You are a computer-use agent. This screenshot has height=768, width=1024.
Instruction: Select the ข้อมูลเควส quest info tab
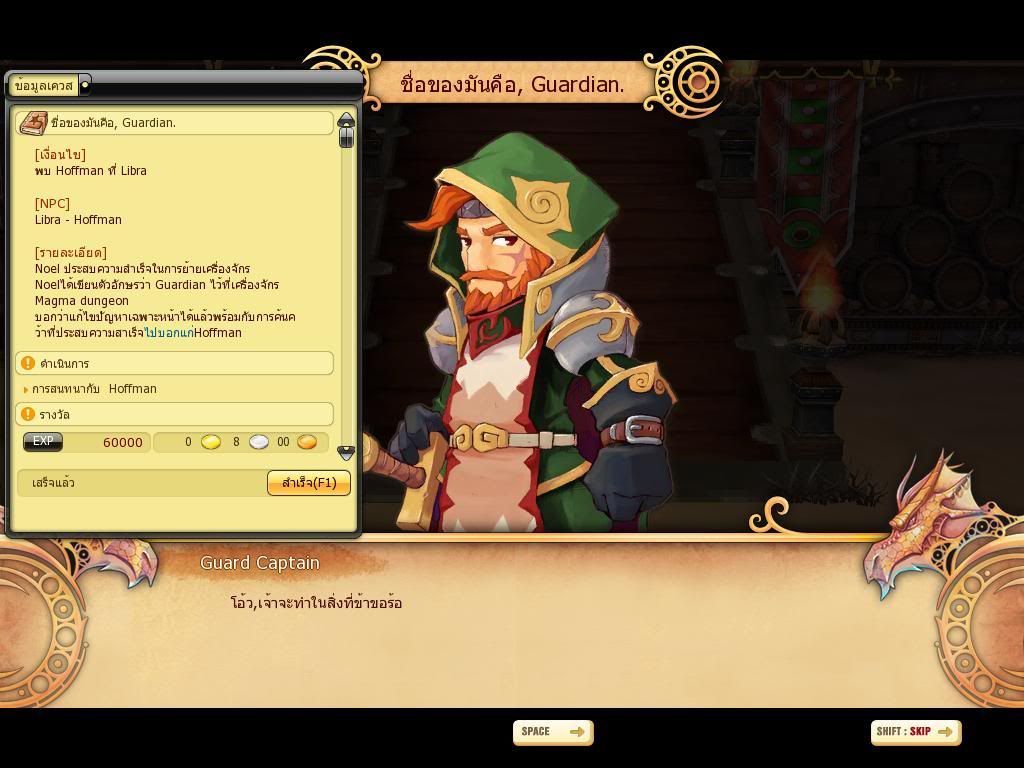[45, 86]
